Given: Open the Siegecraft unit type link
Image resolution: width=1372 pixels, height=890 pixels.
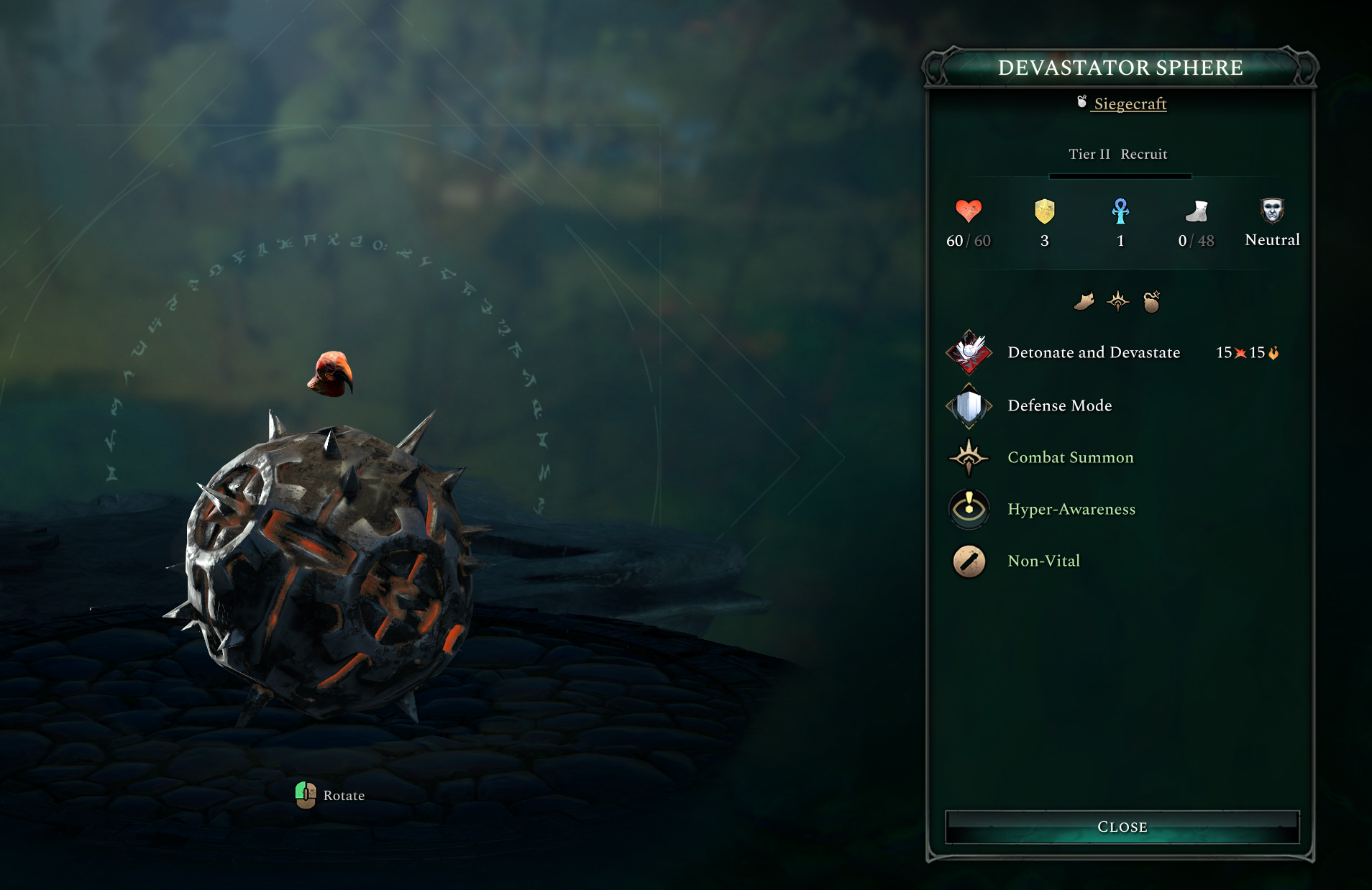Looking at the screenshot, I should click(x=1130, y=104).
